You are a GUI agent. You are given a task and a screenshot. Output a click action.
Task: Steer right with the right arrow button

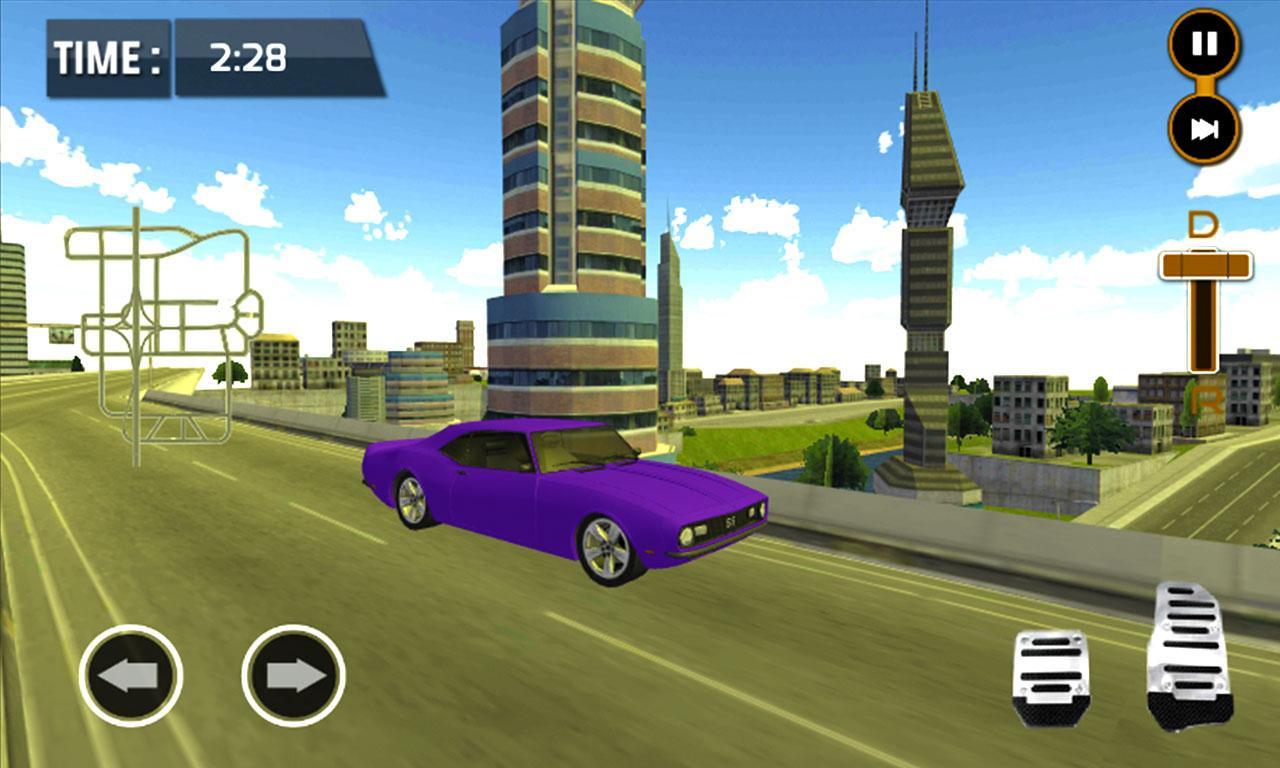[293, 675]
